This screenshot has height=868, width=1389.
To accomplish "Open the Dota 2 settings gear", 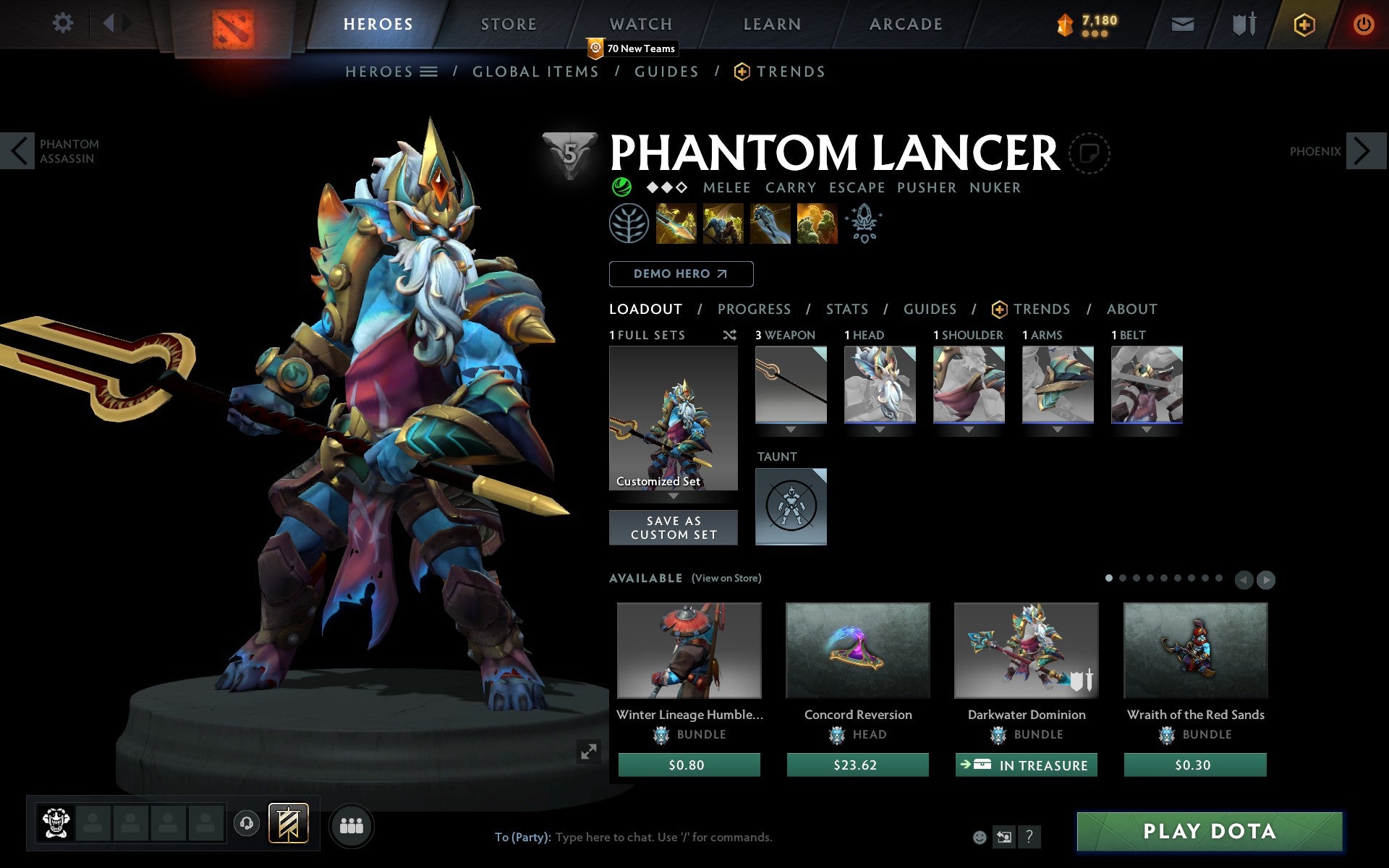I will 64,24.
